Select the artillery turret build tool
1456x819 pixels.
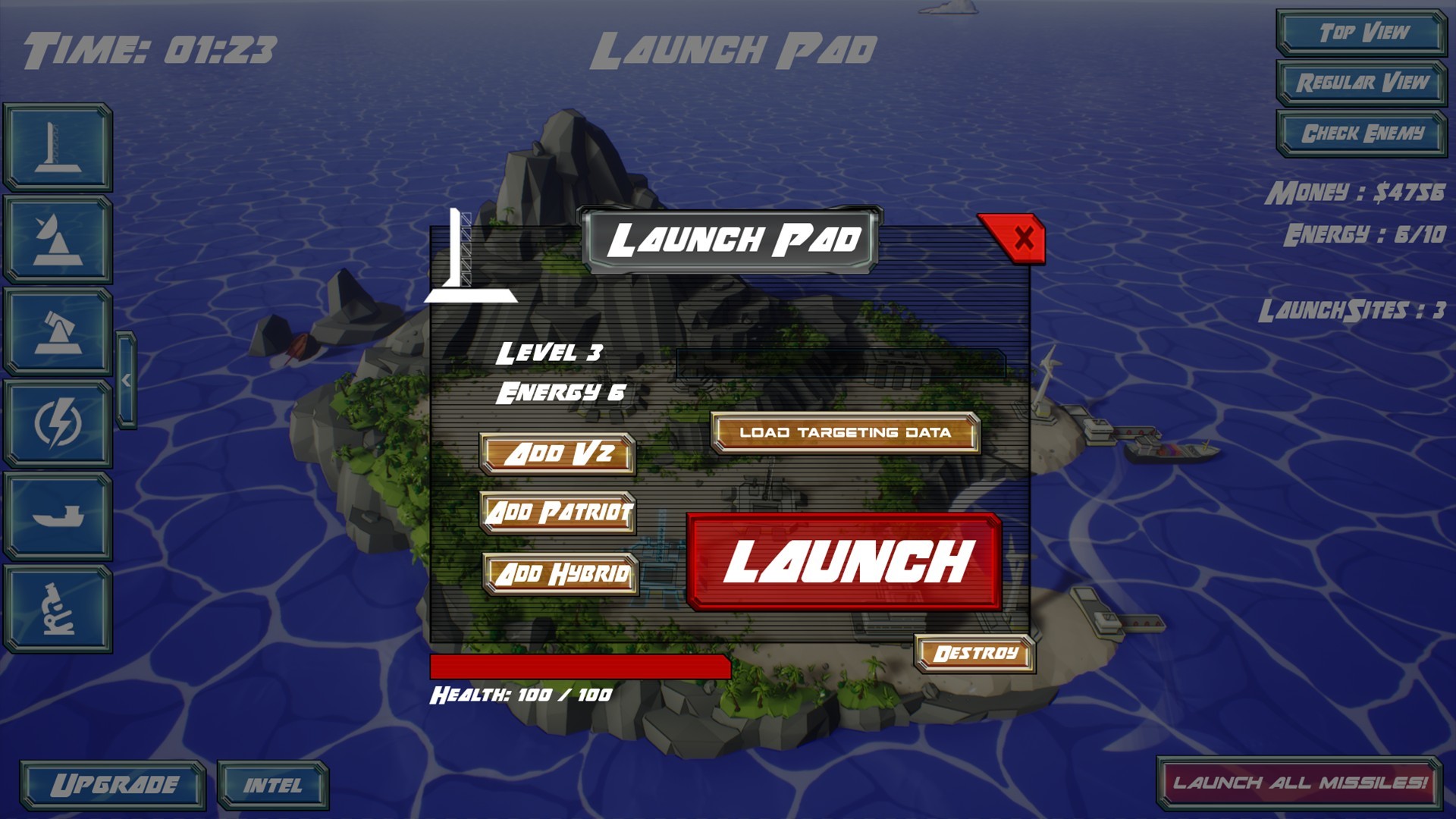coord(57,328)
